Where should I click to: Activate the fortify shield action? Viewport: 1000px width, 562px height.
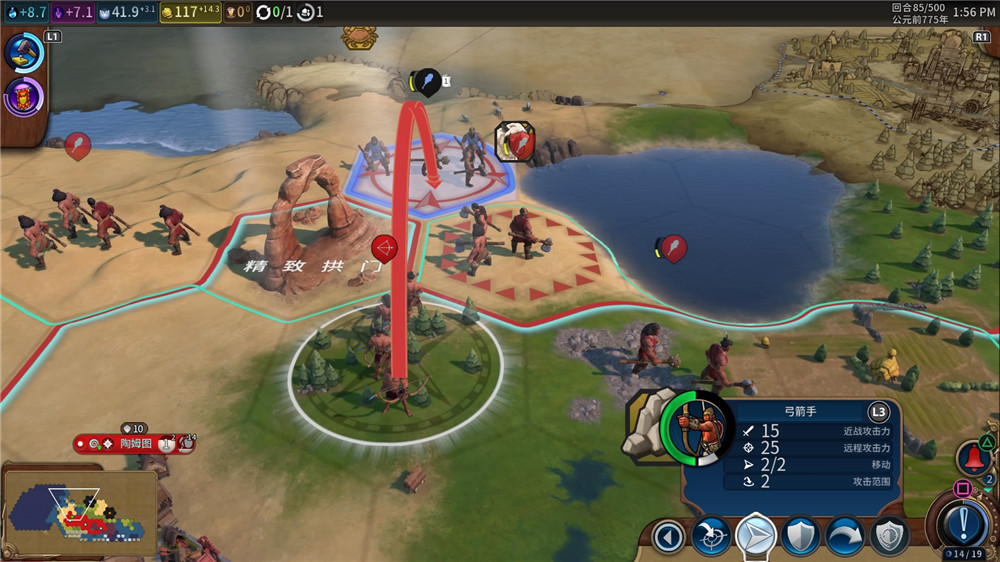800,536
